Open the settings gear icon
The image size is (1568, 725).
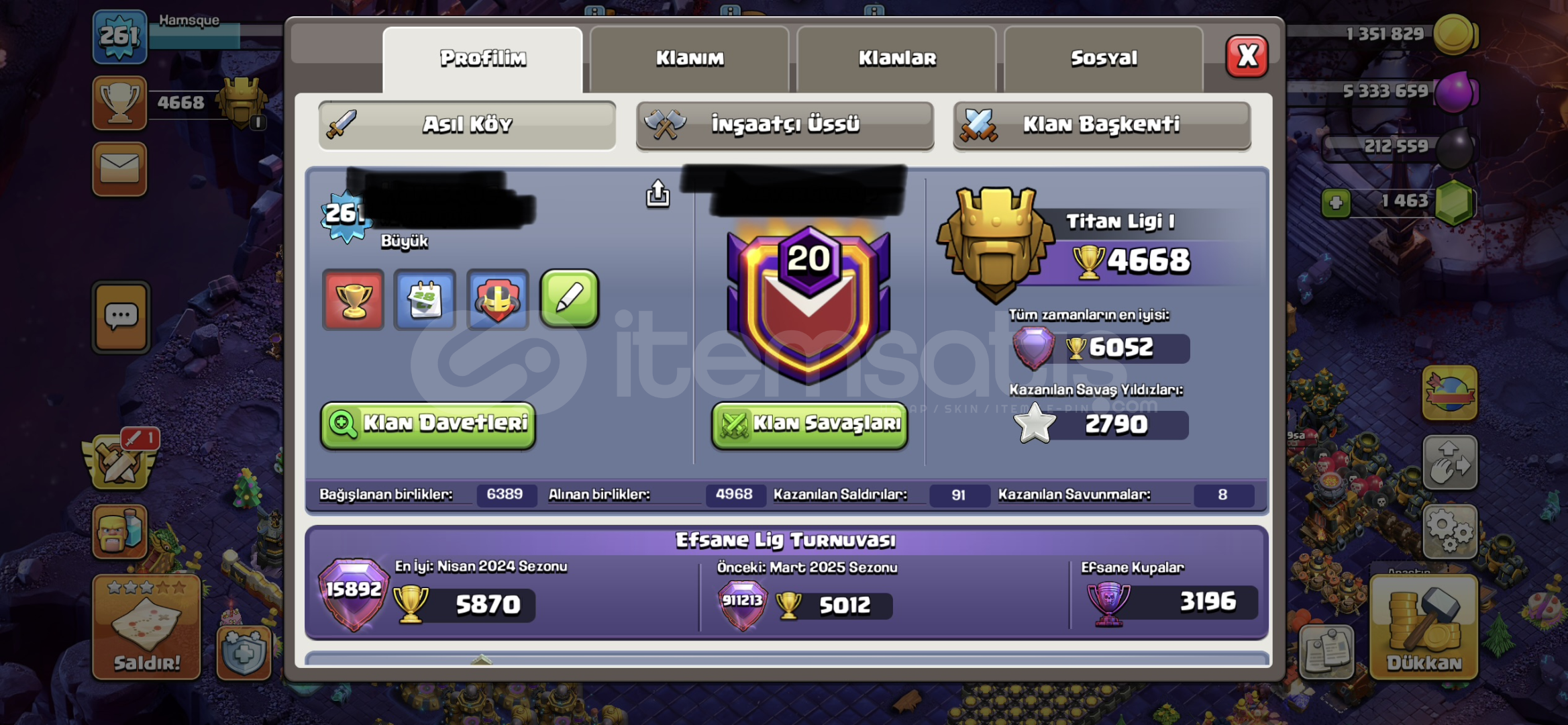point(1450,530)
